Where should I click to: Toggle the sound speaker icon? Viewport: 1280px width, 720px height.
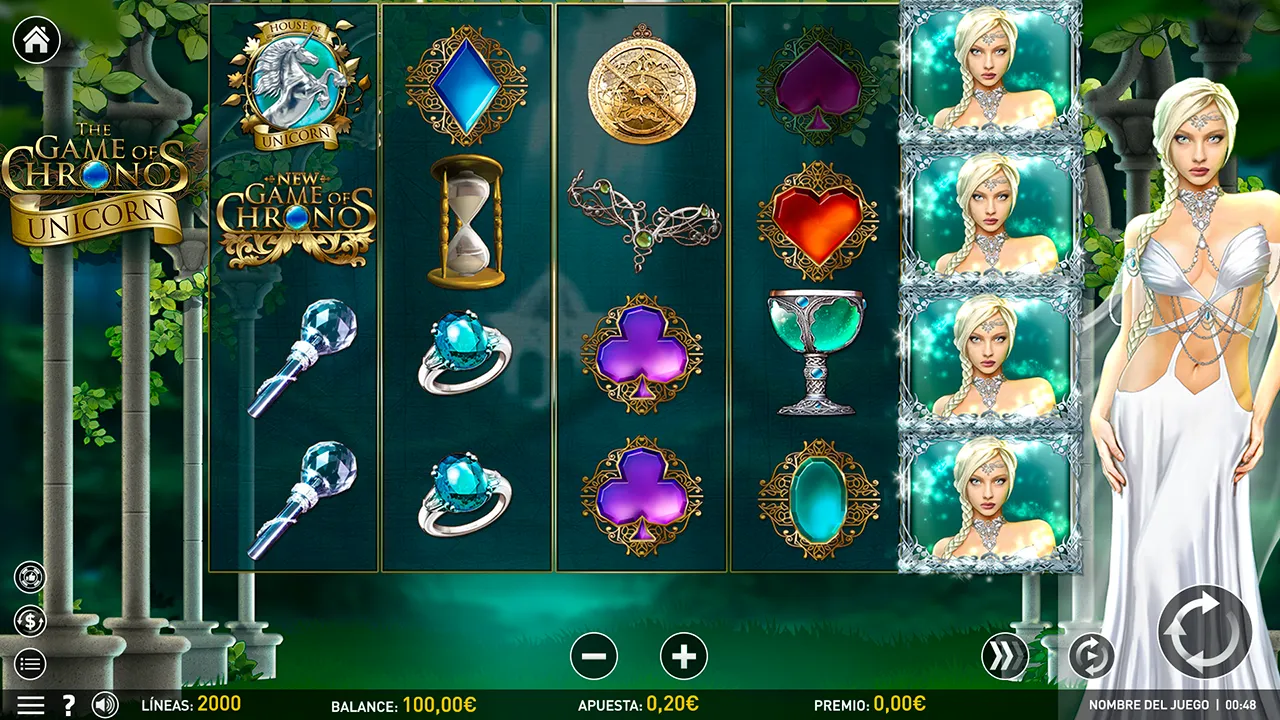point(105,705)
